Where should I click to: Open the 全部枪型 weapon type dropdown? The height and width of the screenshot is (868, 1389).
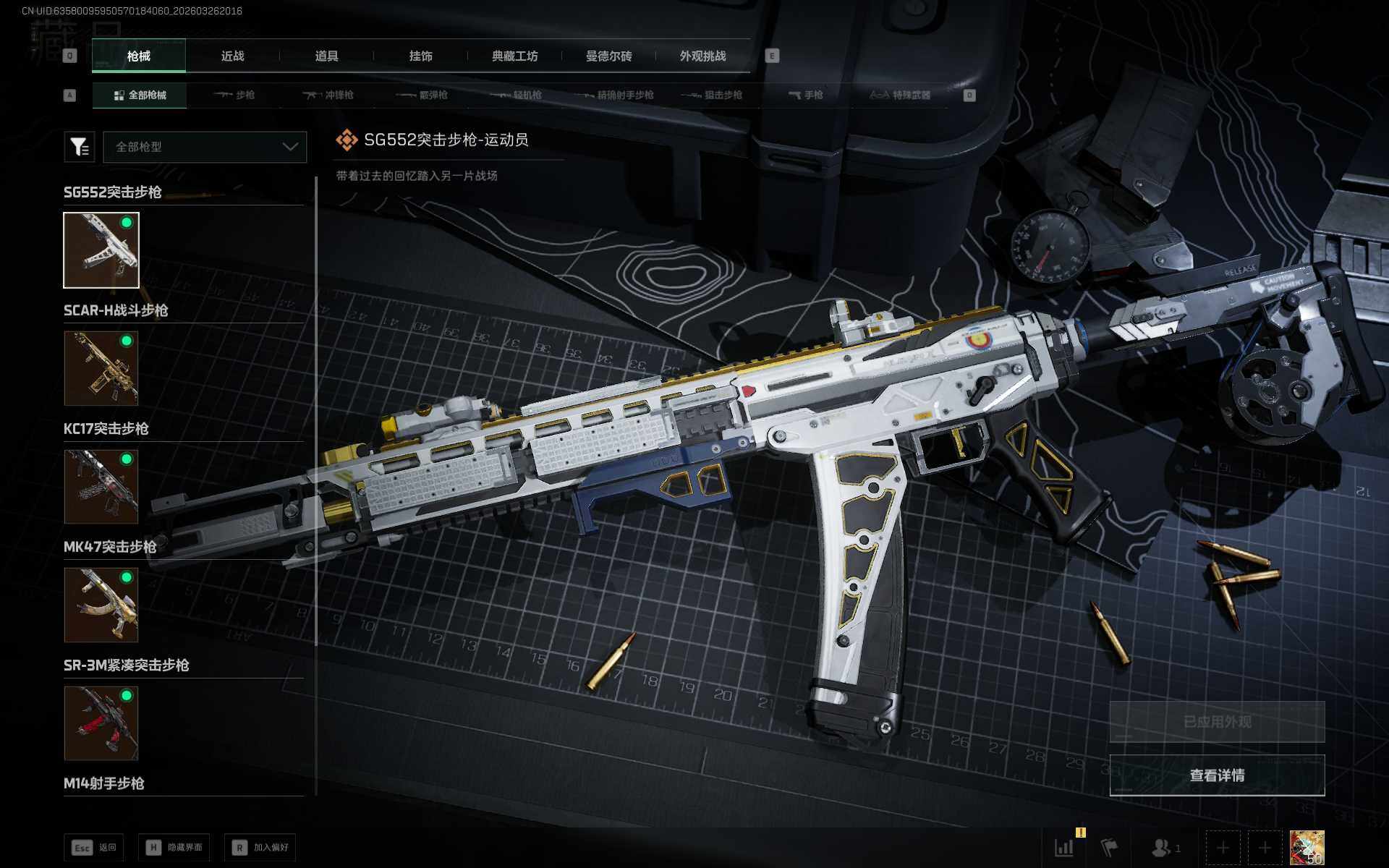[205, 147]
